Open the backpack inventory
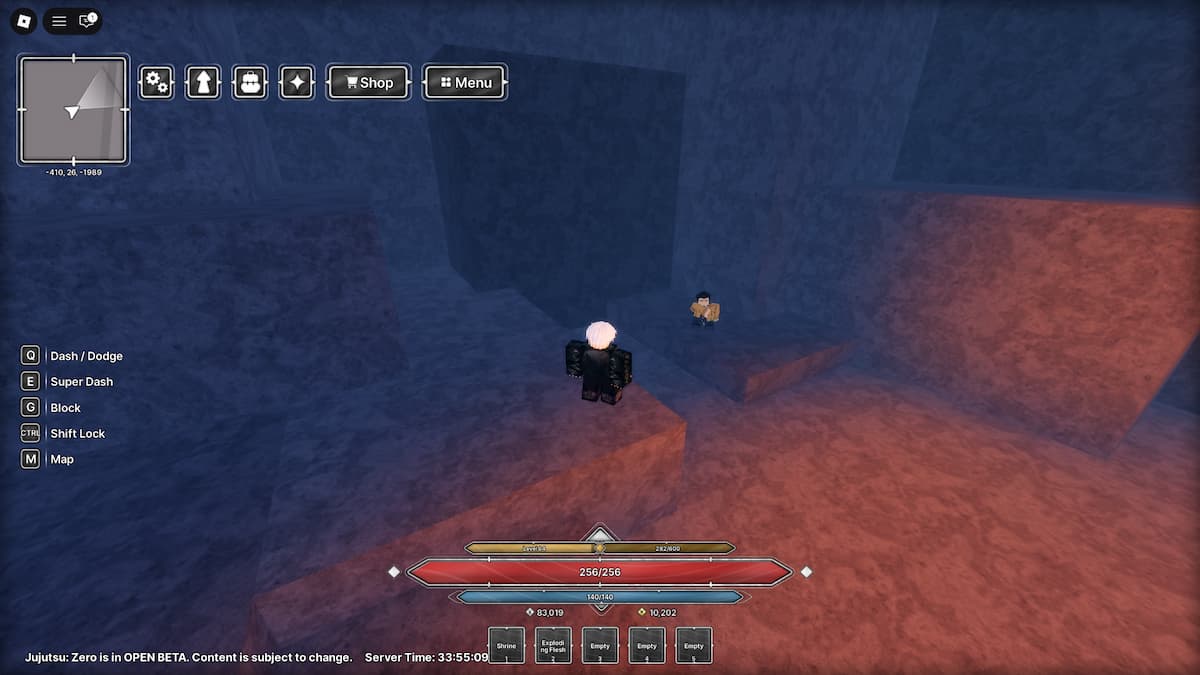 coord(250,82)
